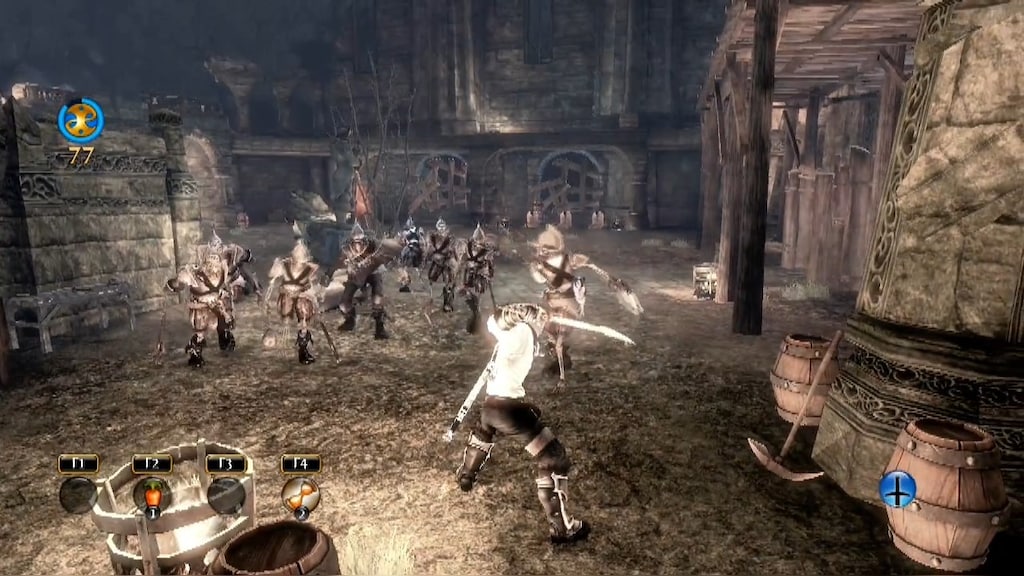Image resolution: width=1024 pixels, height=576 pixels.
Task: Select the blue sword icon
Action: 898,489
